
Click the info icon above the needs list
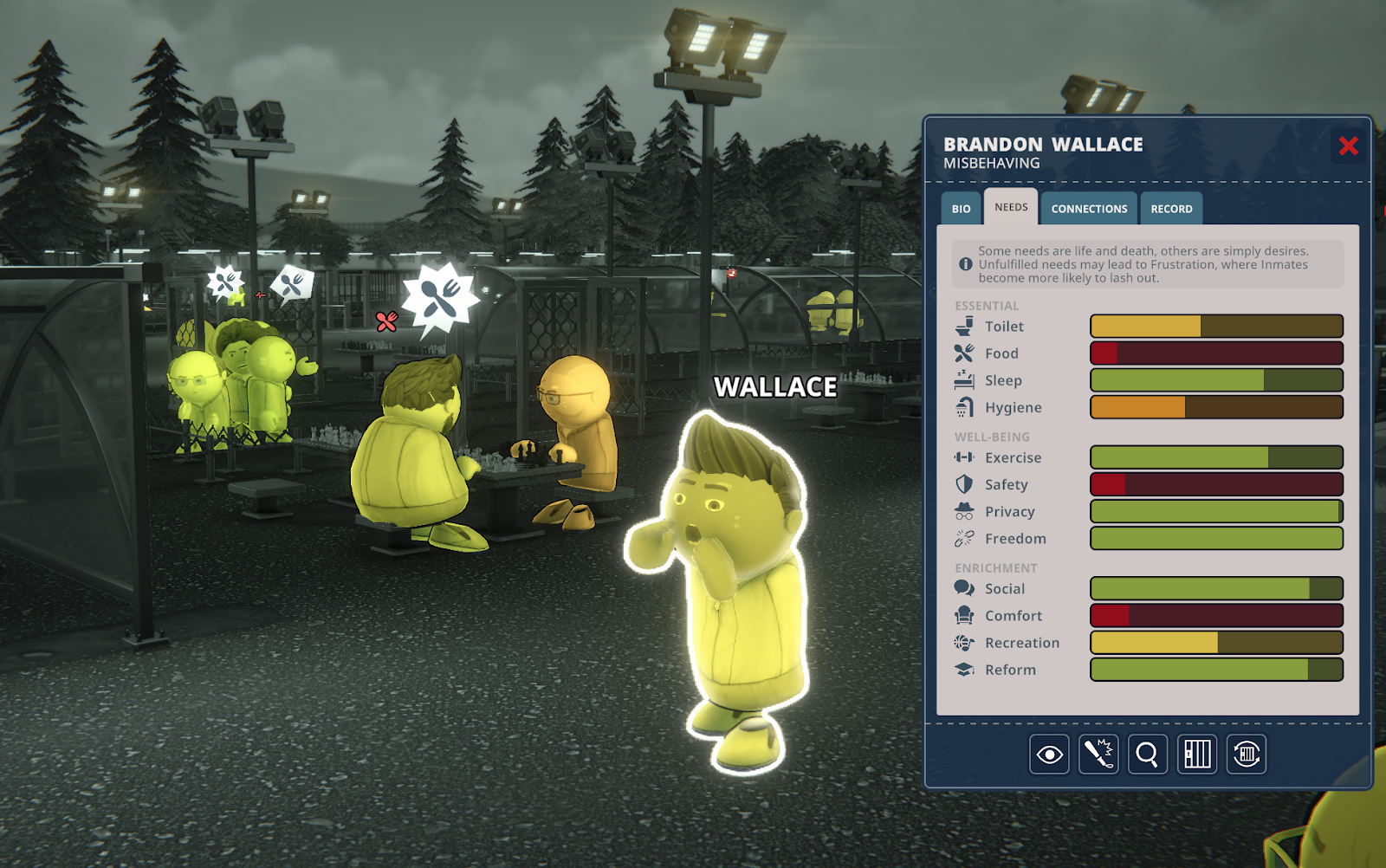(x=964, y=264)
